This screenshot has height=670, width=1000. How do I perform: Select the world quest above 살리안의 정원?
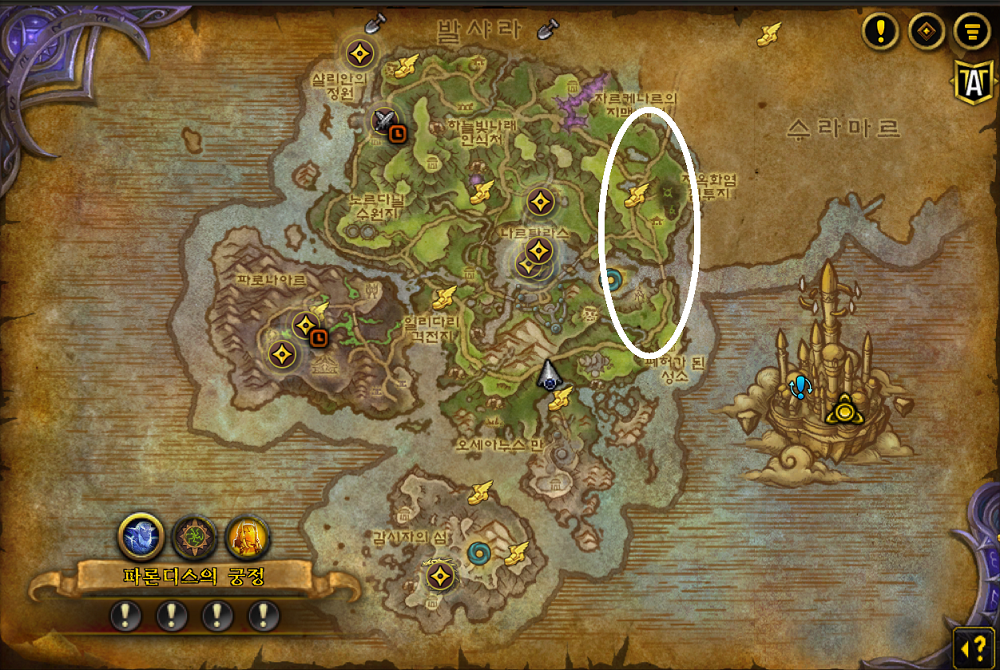(x=360, y=53)
